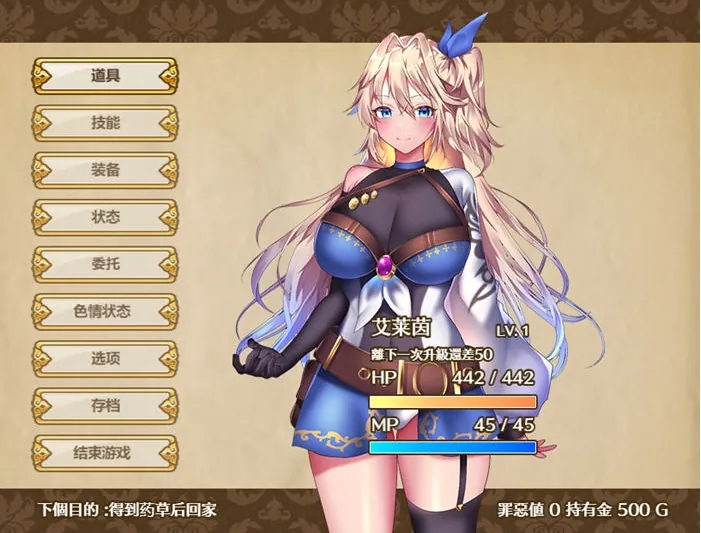Open the 选项 options menu
This screenshot has height=533, width=701.
click(105, 357)
